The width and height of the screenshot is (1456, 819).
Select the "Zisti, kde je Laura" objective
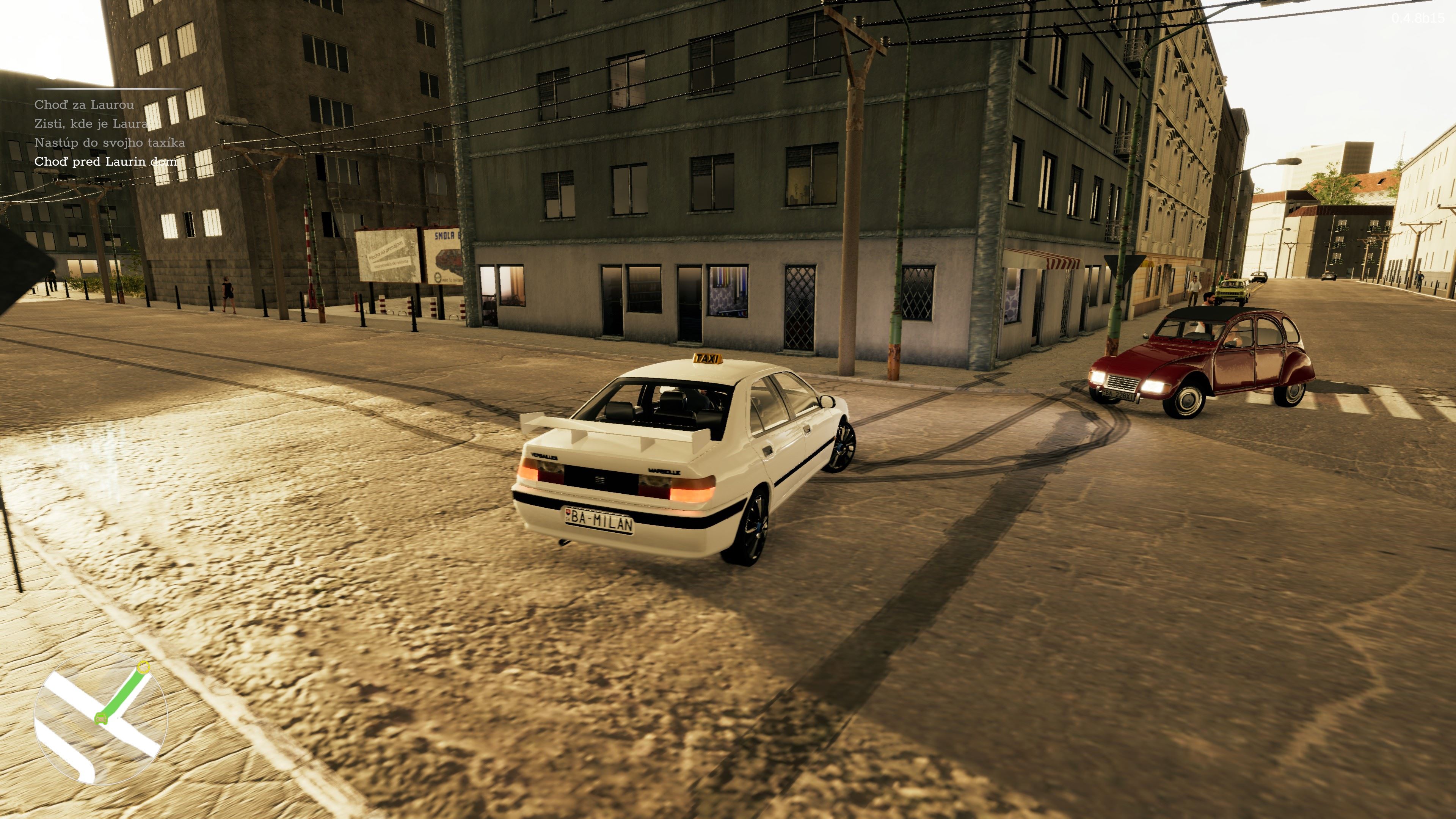pos(91,124)
